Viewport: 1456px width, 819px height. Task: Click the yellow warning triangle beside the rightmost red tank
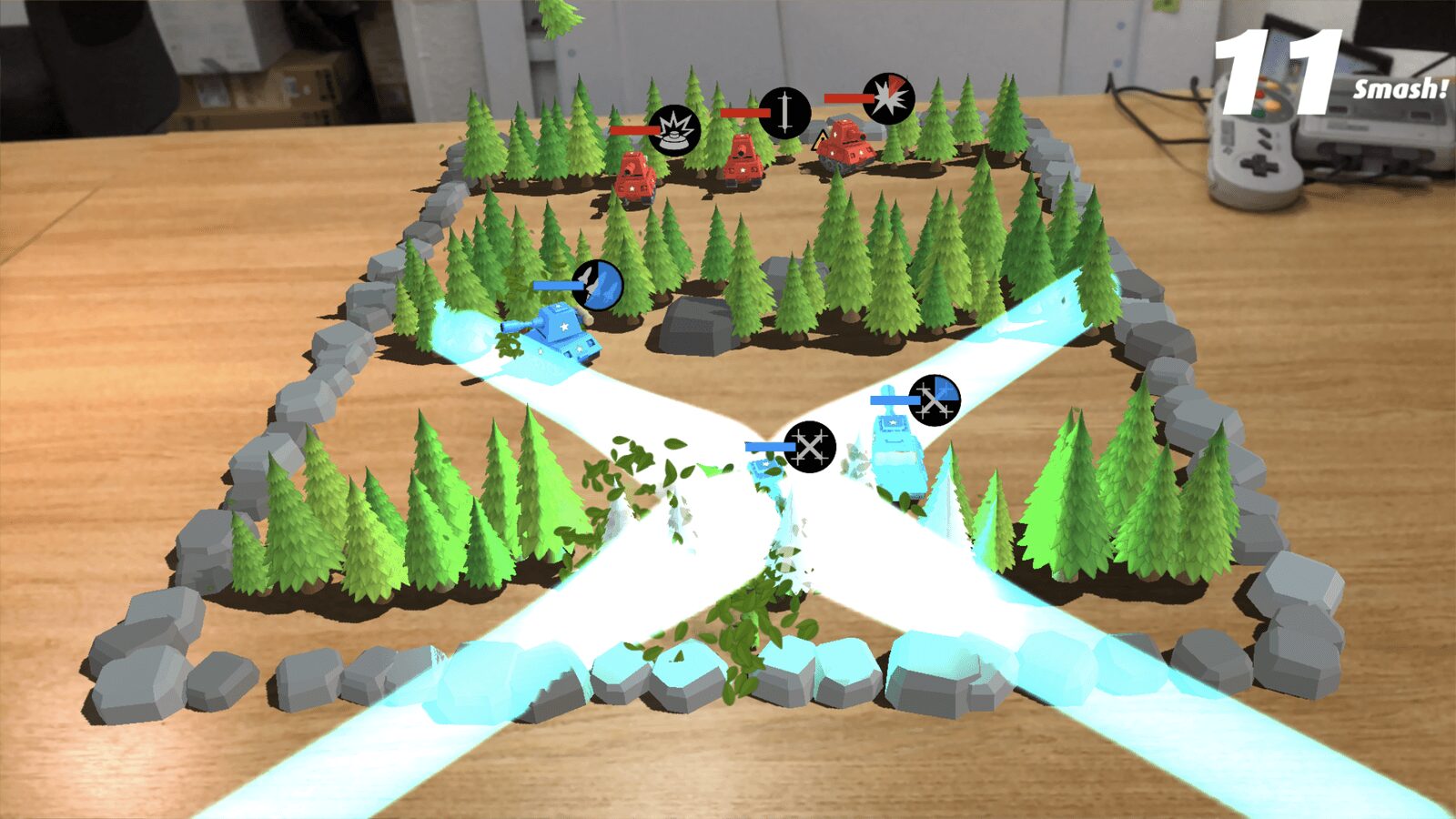pos(821,138)
